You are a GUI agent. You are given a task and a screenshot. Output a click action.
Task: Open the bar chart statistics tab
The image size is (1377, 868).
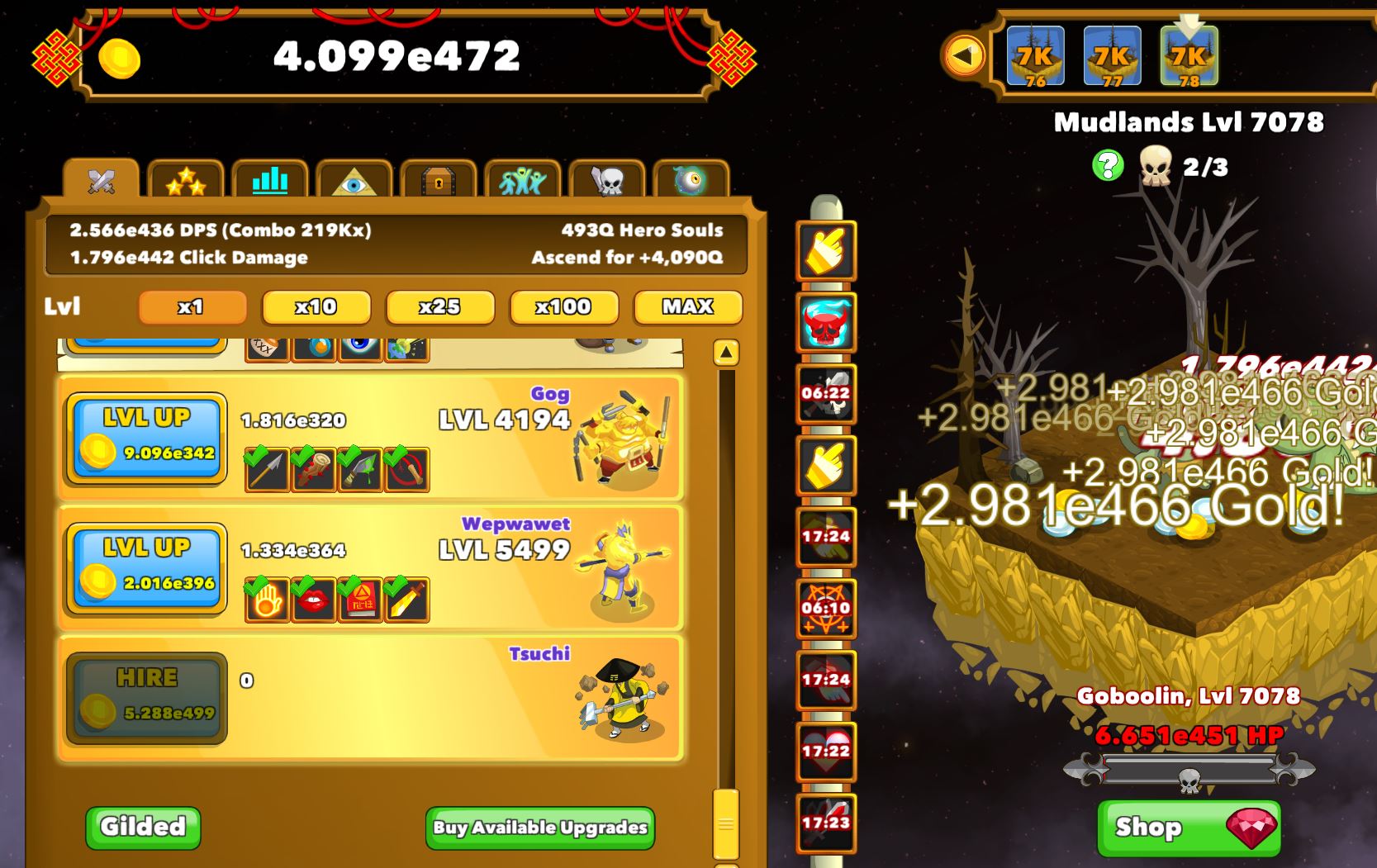point(270,181)
